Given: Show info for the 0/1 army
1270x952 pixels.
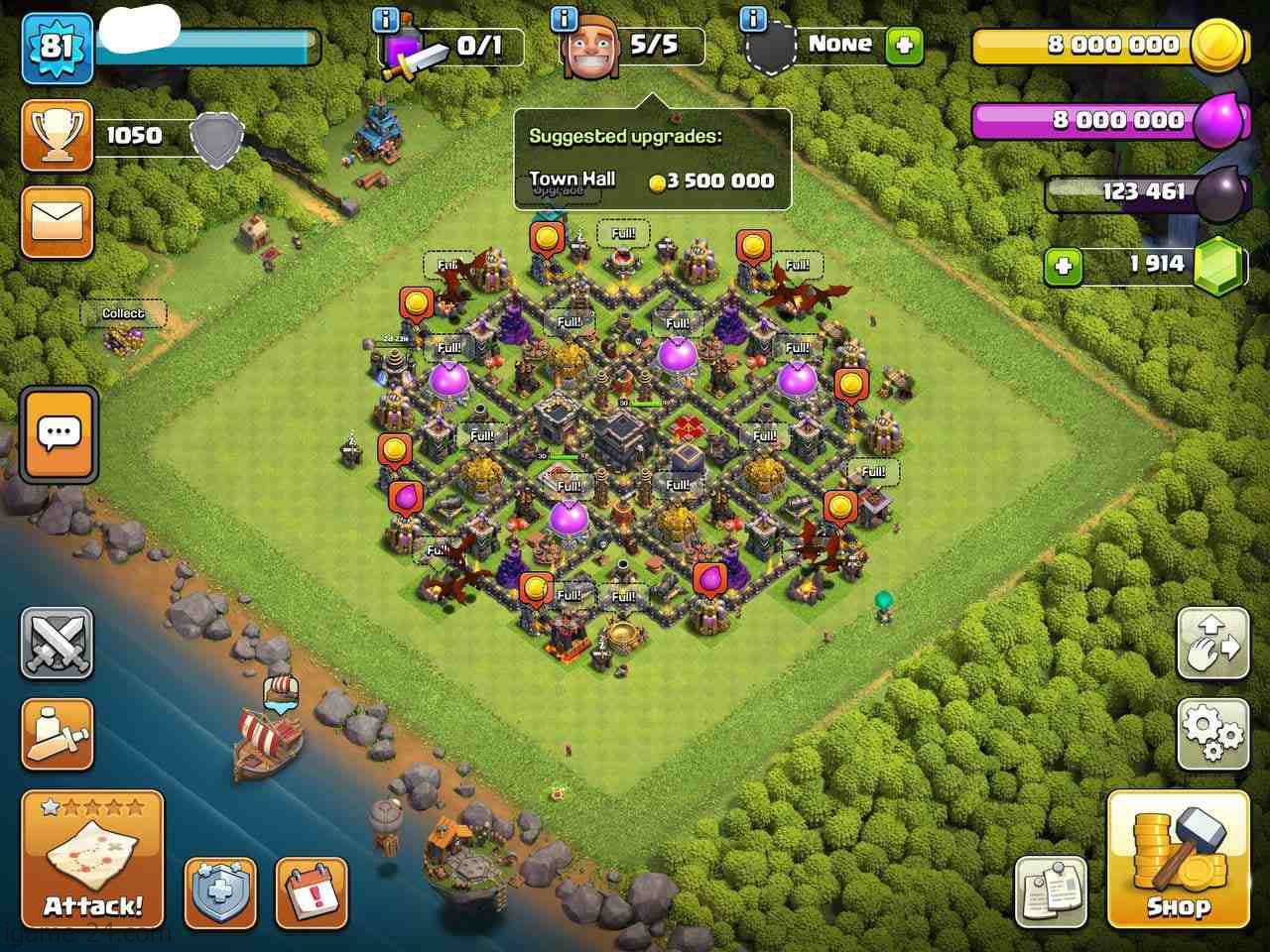Looking at the screenshot, I should coord(386,19).
